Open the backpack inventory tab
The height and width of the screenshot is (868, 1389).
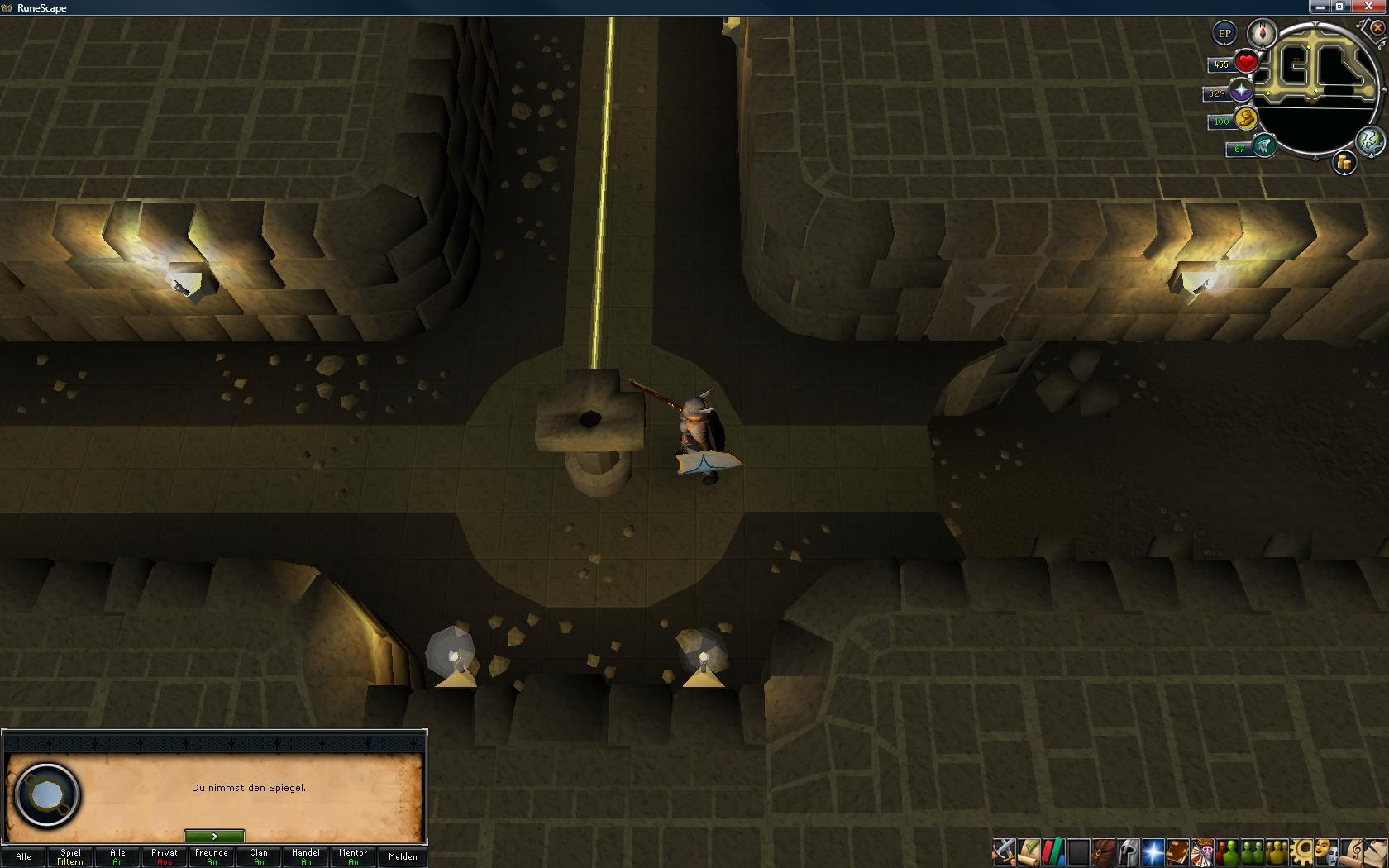pos(1103,851)
